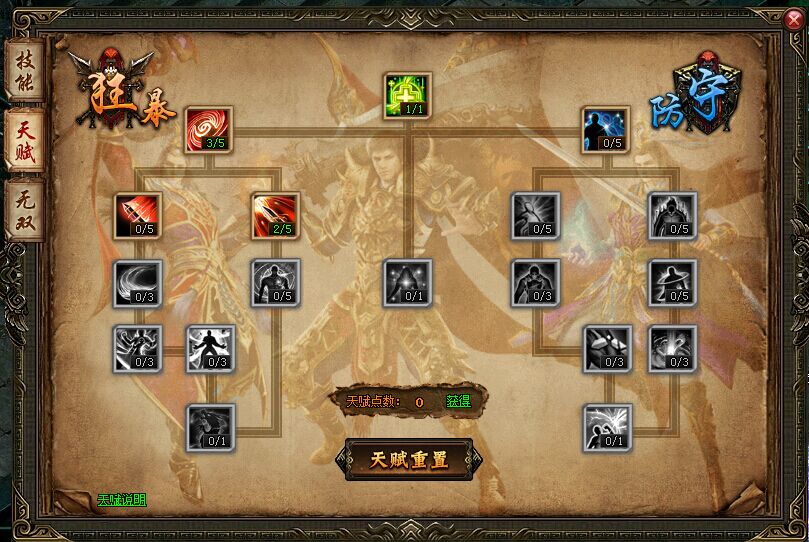Select the green 1/1 top talent
809x542 pixels.
pos(408,95)
